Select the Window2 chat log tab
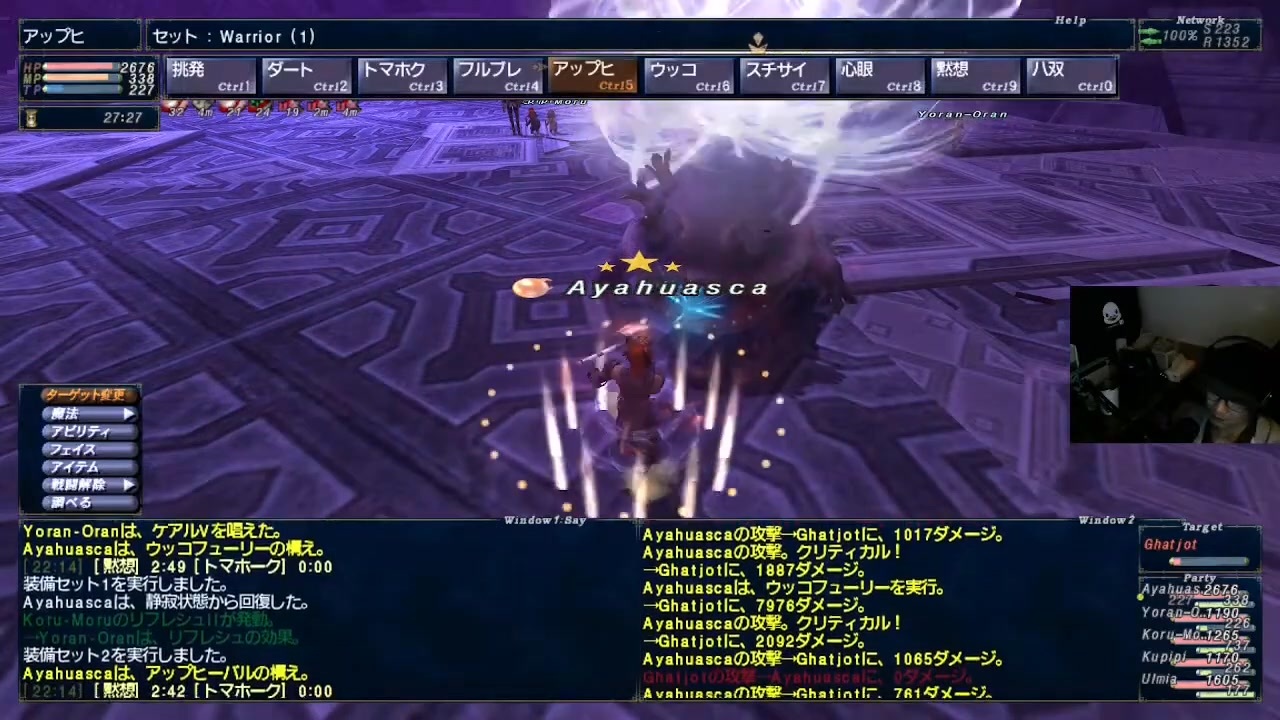 tap(1106, 519)
